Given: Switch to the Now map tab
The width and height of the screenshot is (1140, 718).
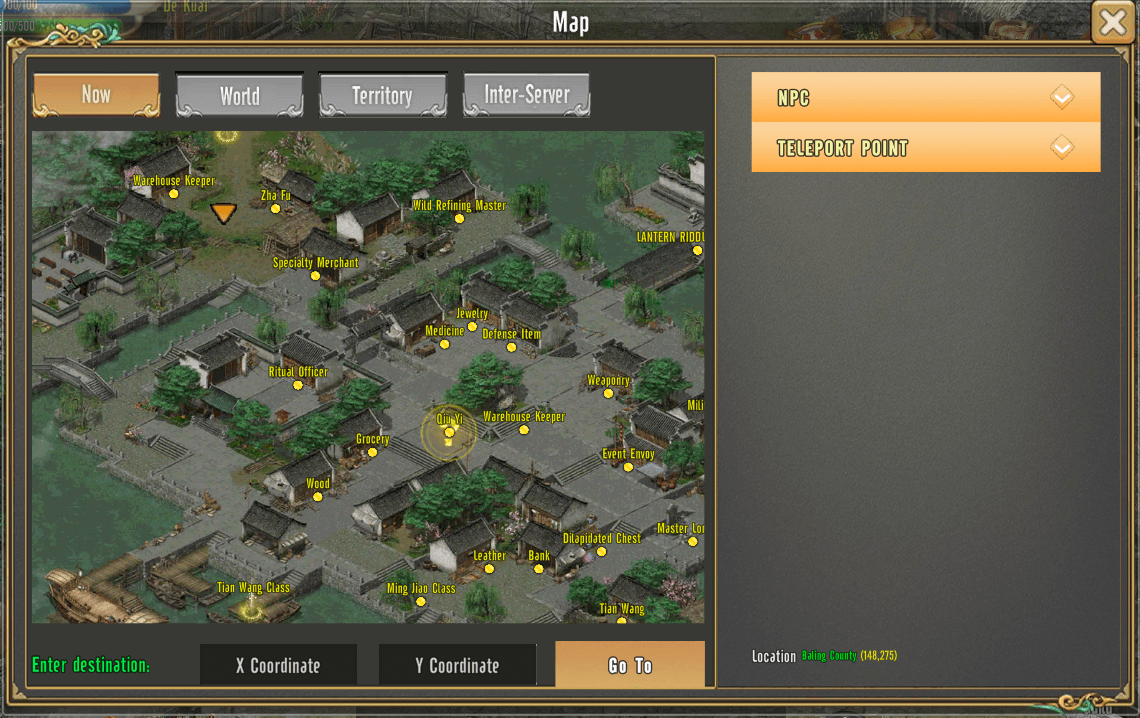Looking at the screenshot, I should (96, 95).
